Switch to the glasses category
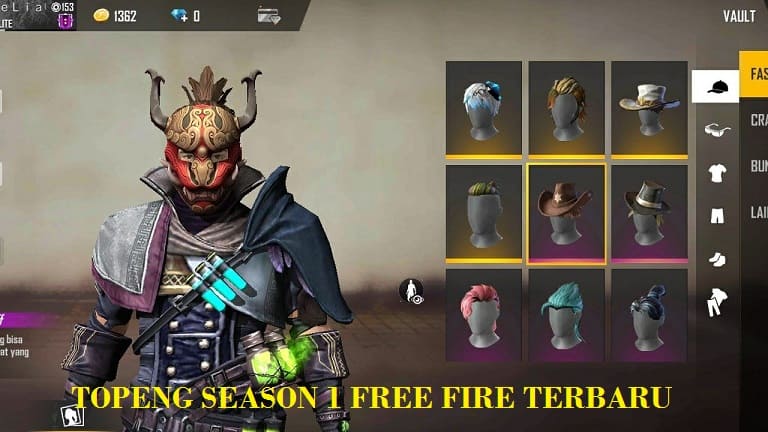Screen dimensions: 768x432 [716, 130]
